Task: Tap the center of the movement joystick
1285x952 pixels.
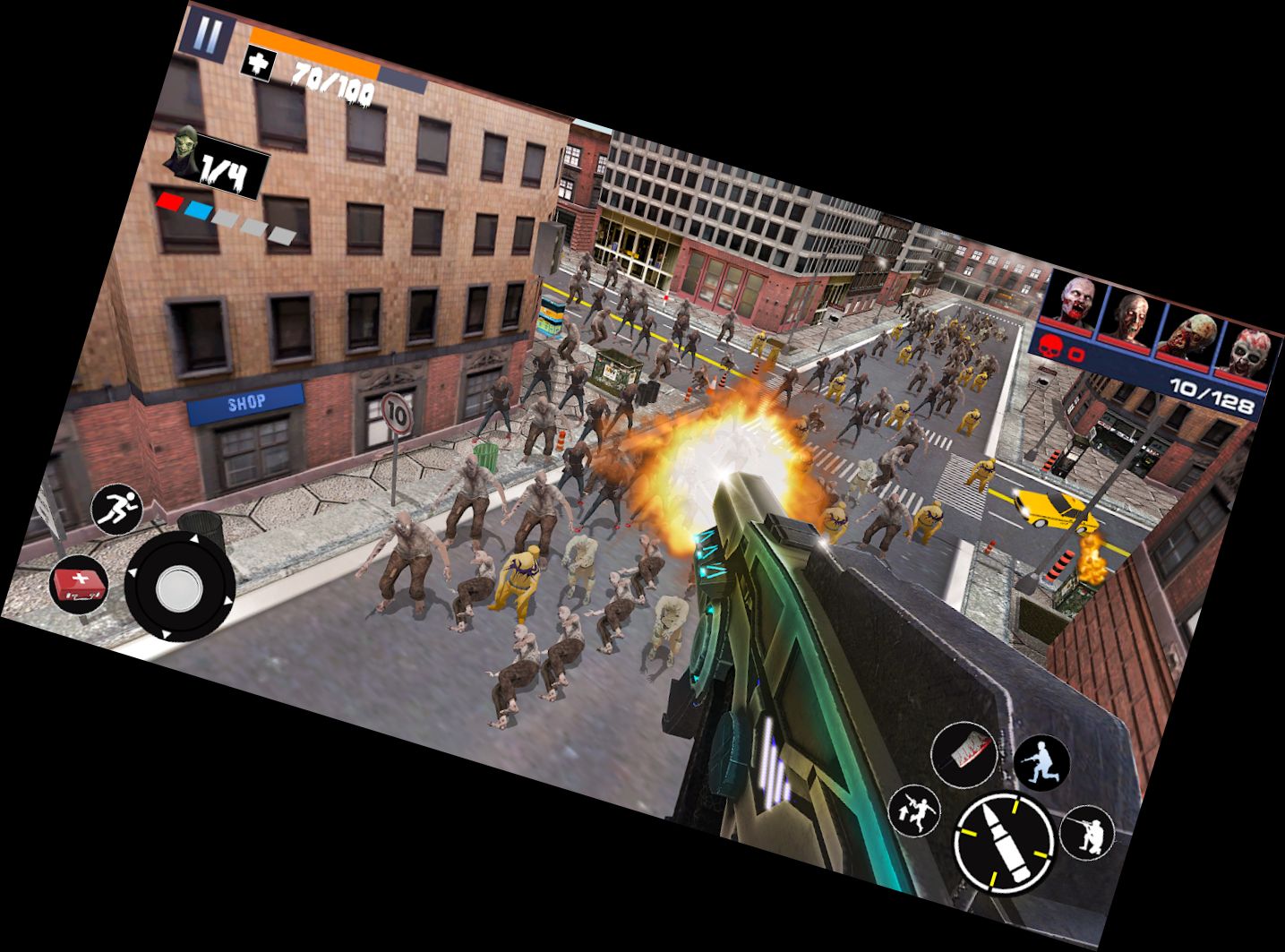Action: point(180,587)
